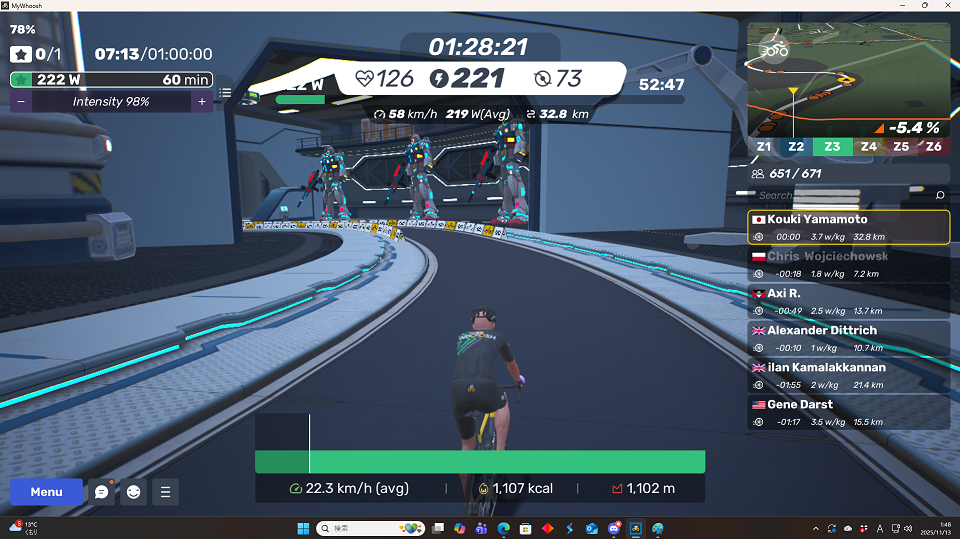Choose rider Axi R. from the list
Image resolution: width=960 pixels, height=539 pixels.
click(848, 301)
